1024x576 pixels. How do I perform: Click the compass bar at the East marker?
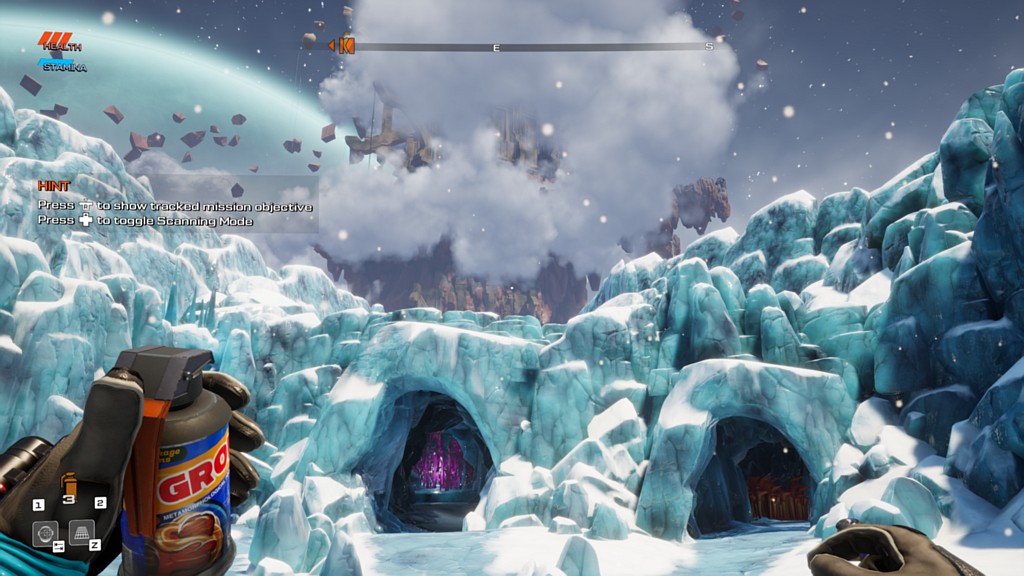click(x=496, y=47)
